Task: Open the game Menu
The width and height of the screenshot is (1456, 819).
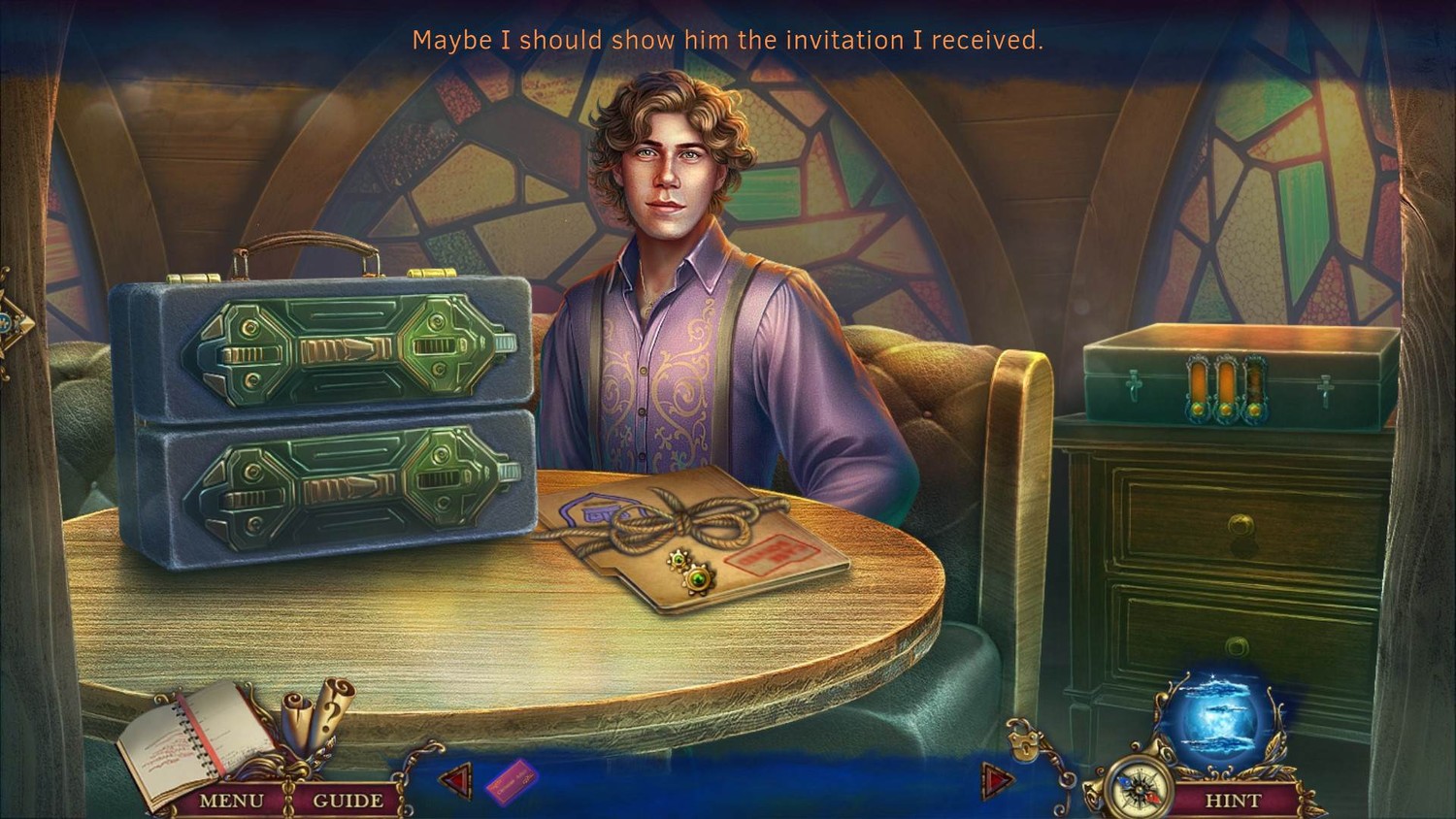Action: [231, 801]
